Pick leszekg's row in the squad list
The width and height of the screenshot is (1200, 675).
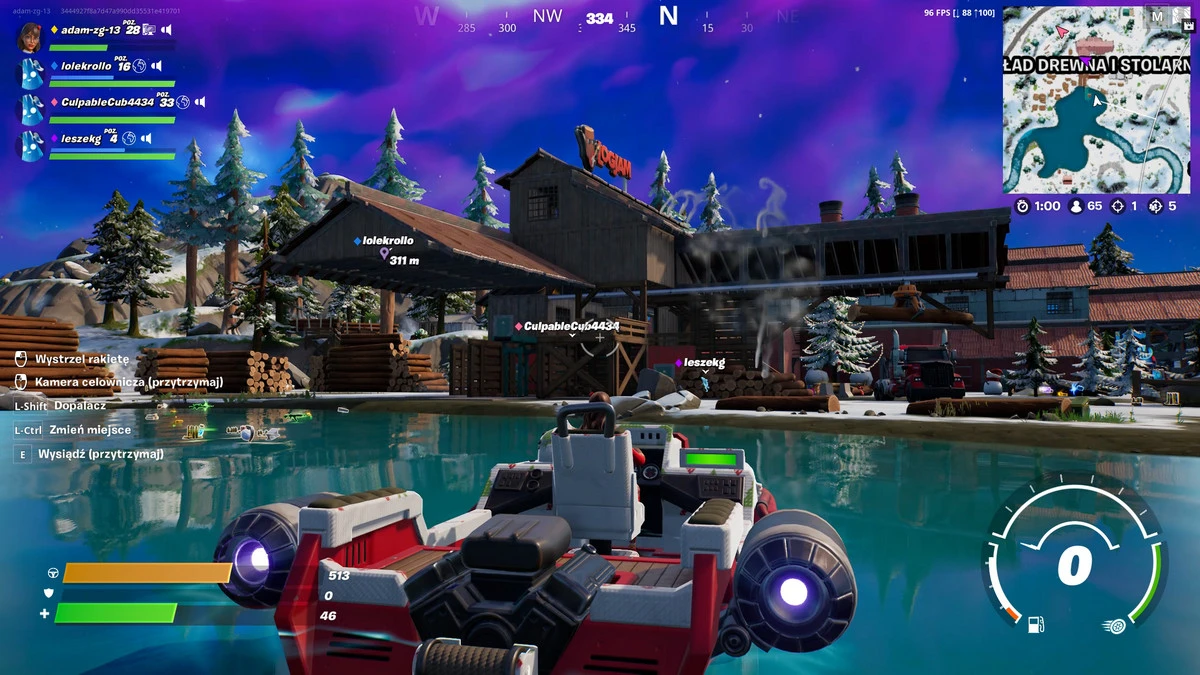click(x=81, y=139)
